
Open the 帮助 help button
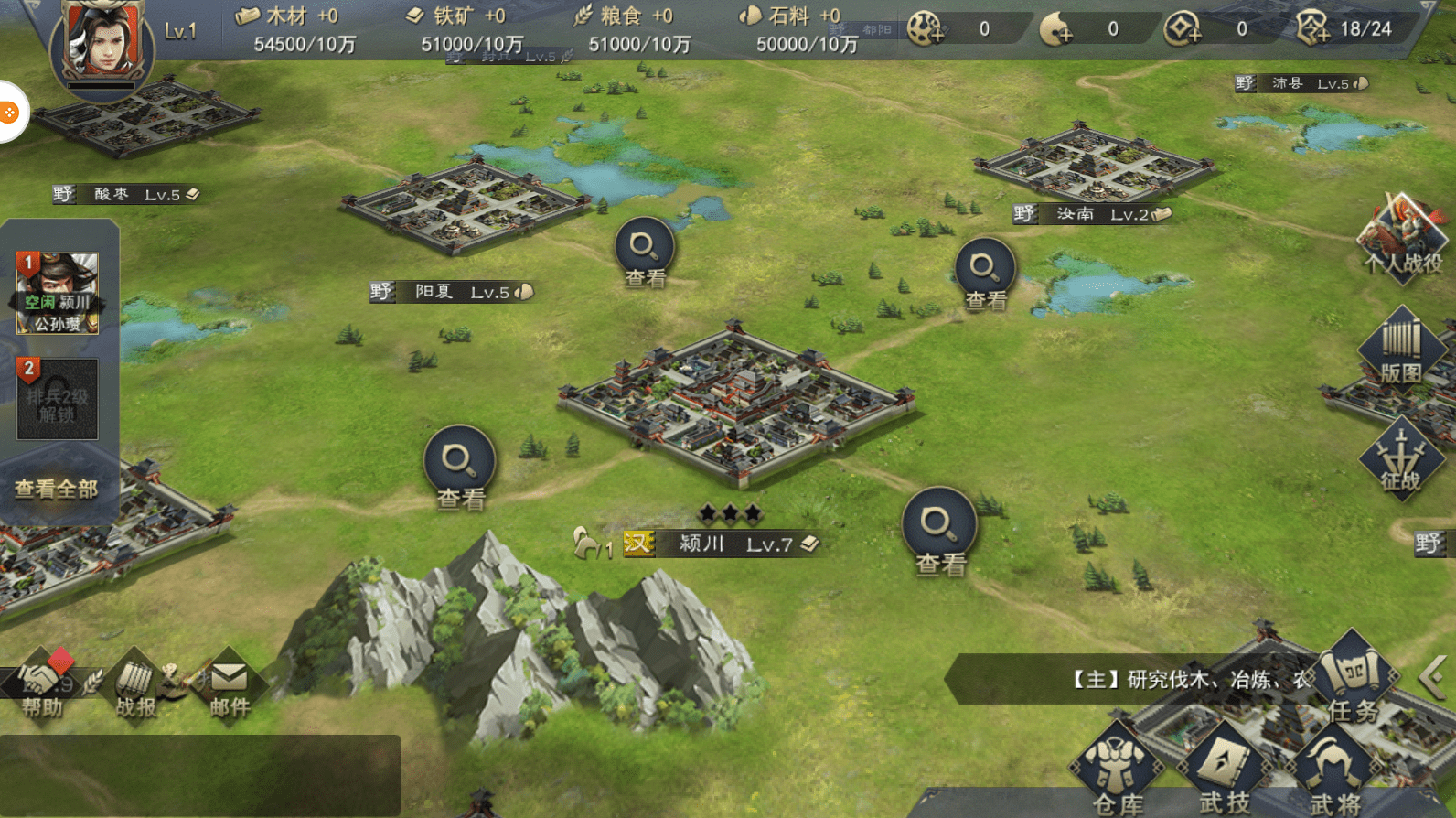(41, 686)
